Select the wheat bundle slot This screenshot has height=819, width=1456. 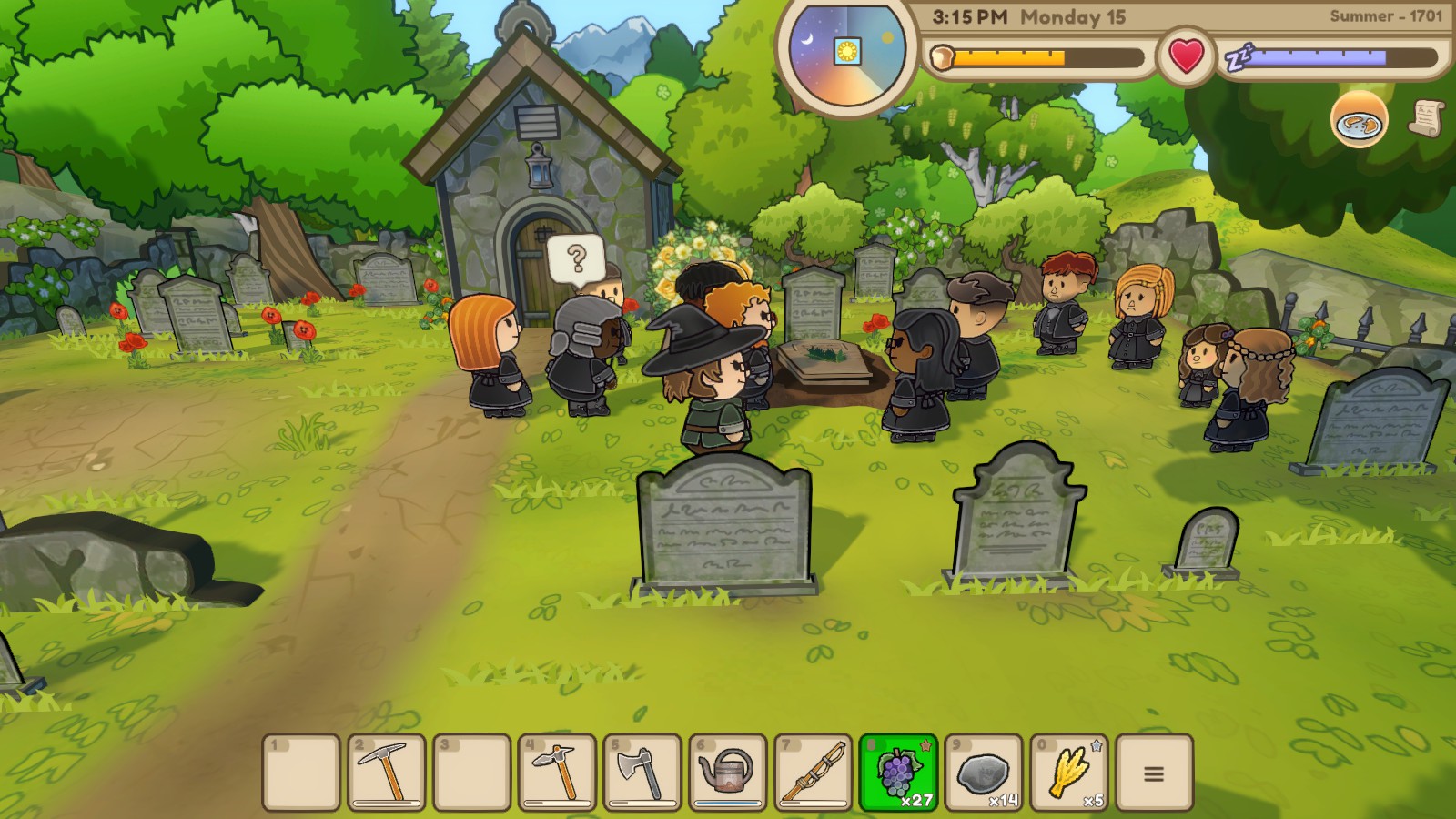pyautogui.click(x=1068, y=773)
